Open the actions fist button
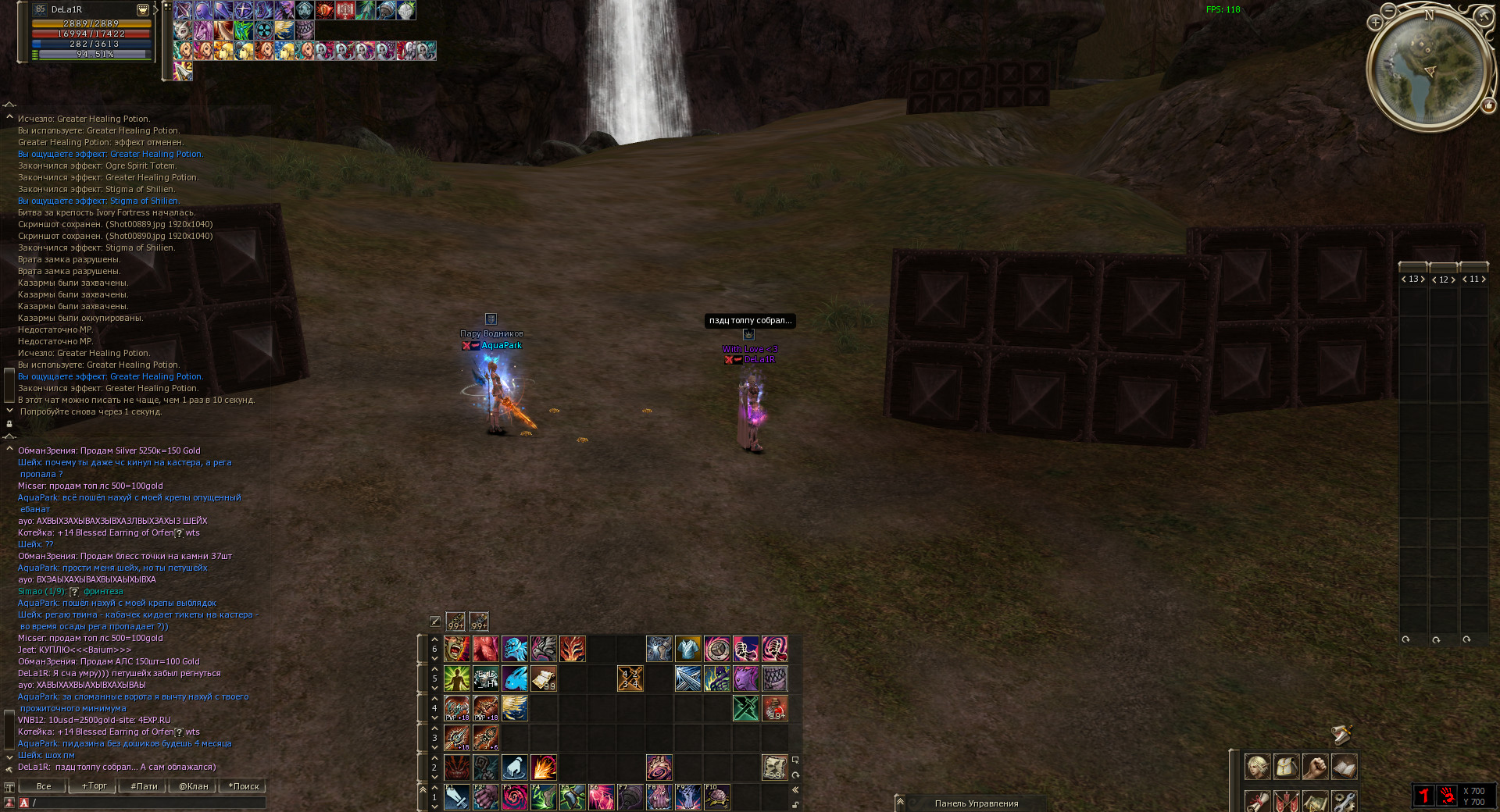The image size is (1500, 812). pos(1315,767)
